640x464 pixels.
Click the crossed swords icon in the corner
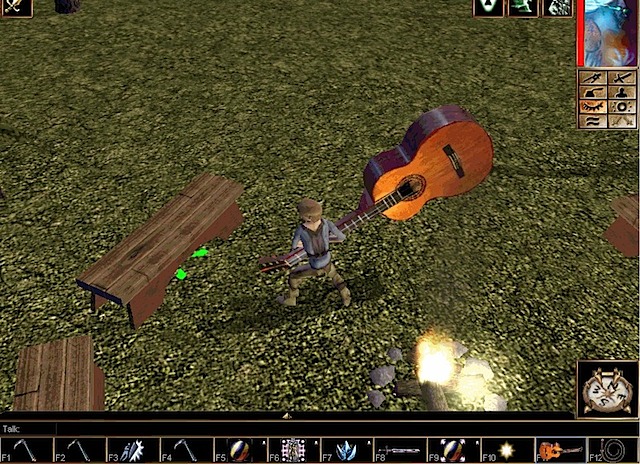[x=16, y=8]
